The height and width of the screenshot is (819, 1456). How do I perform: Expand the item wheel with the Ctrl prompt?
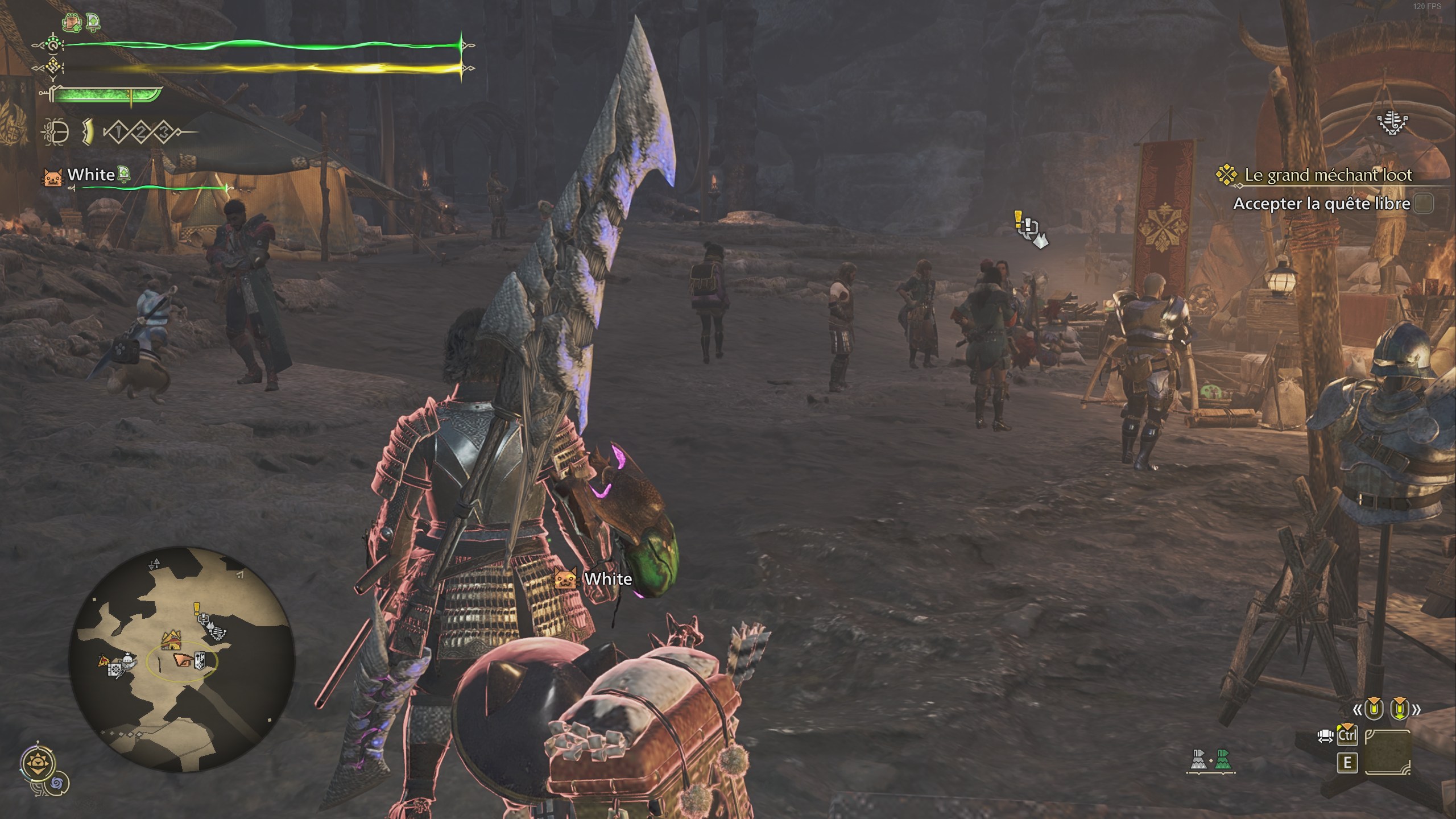click(x=1347, y=736)
